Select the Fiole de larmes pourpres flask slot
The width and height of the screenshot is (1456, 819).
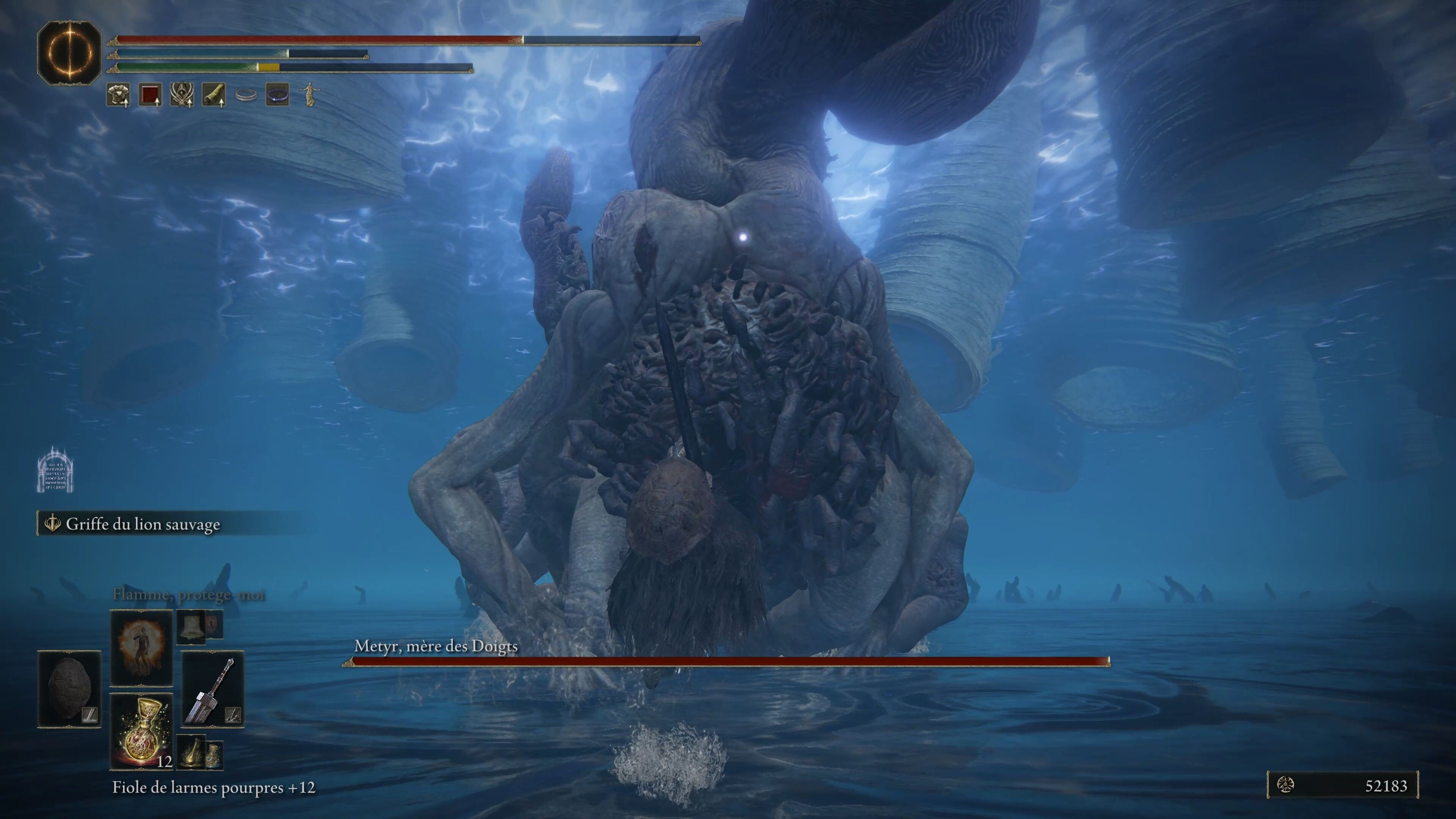click(x=141, y=731)
